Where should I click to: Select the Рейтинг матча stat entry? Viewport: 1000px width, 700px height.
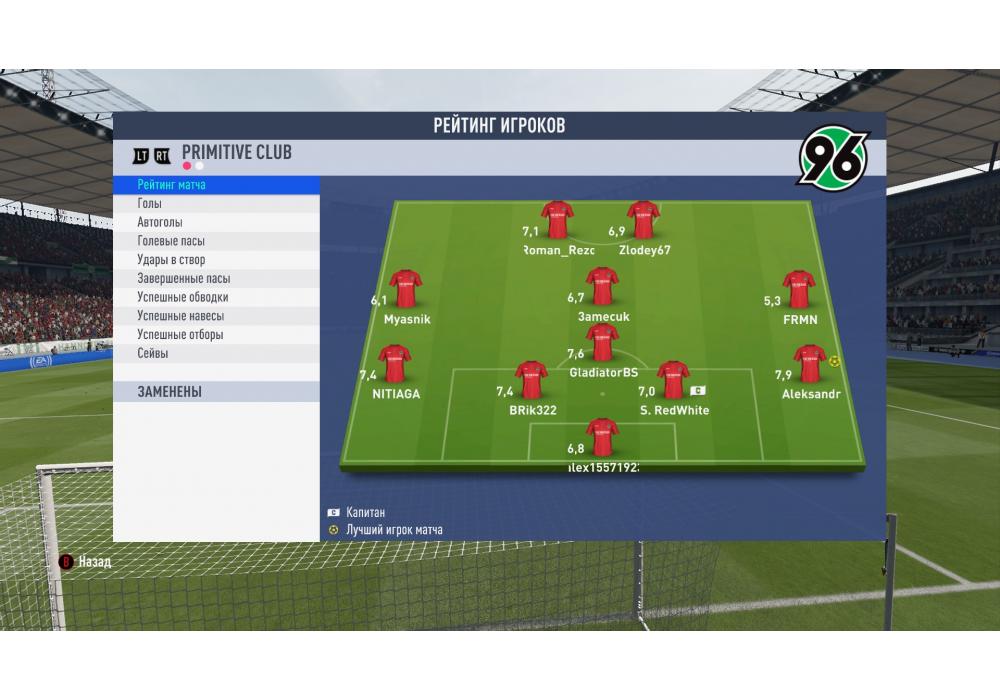coord(217,185)
